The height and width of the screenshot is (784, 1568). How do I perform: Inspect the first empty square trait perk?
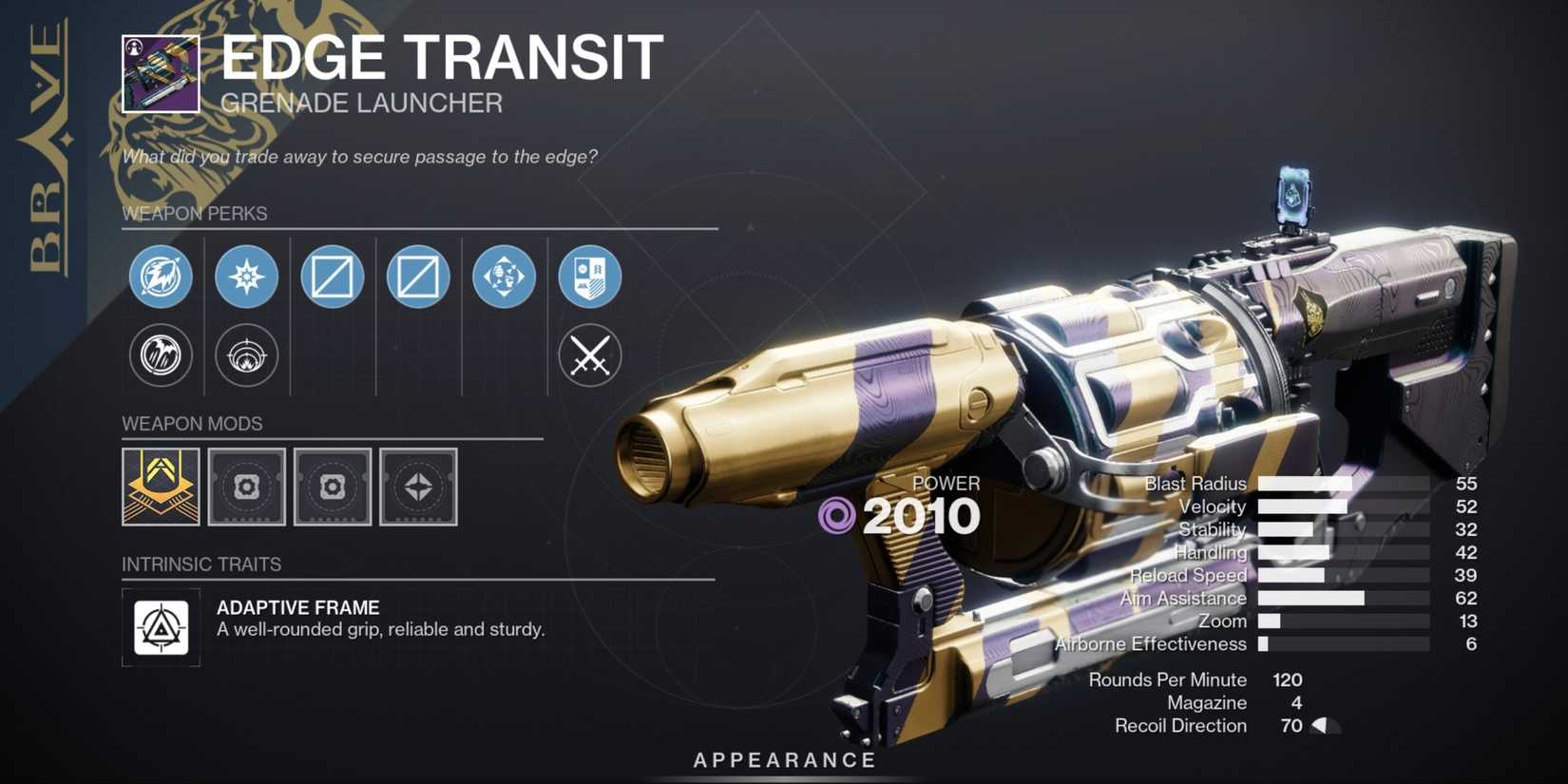pos(332,277)
